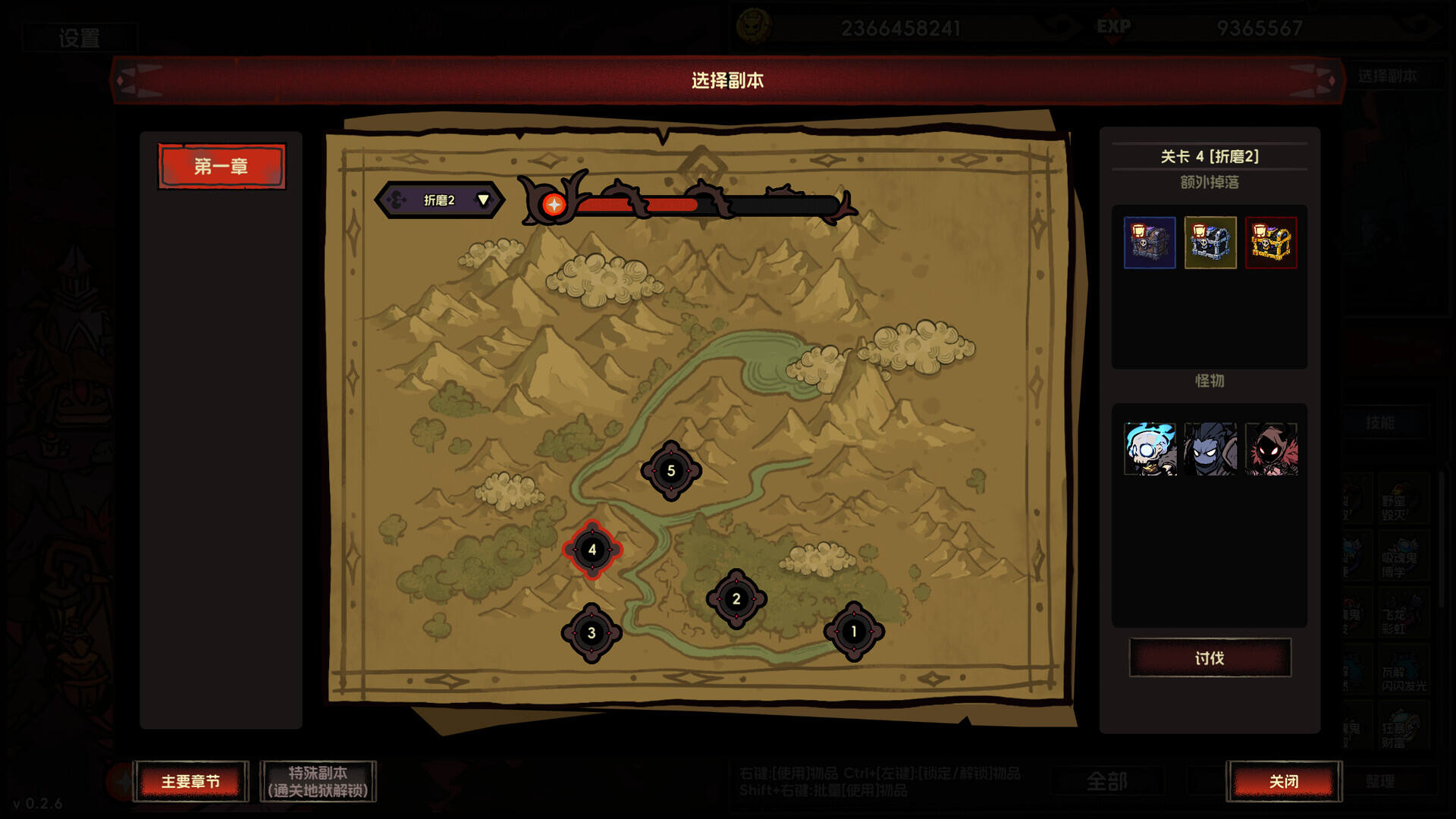Image resolution: width=1456 pixels, height=819 pixels.
Task: Select stage 4 node on map
Action: click(x=592, y=550)
